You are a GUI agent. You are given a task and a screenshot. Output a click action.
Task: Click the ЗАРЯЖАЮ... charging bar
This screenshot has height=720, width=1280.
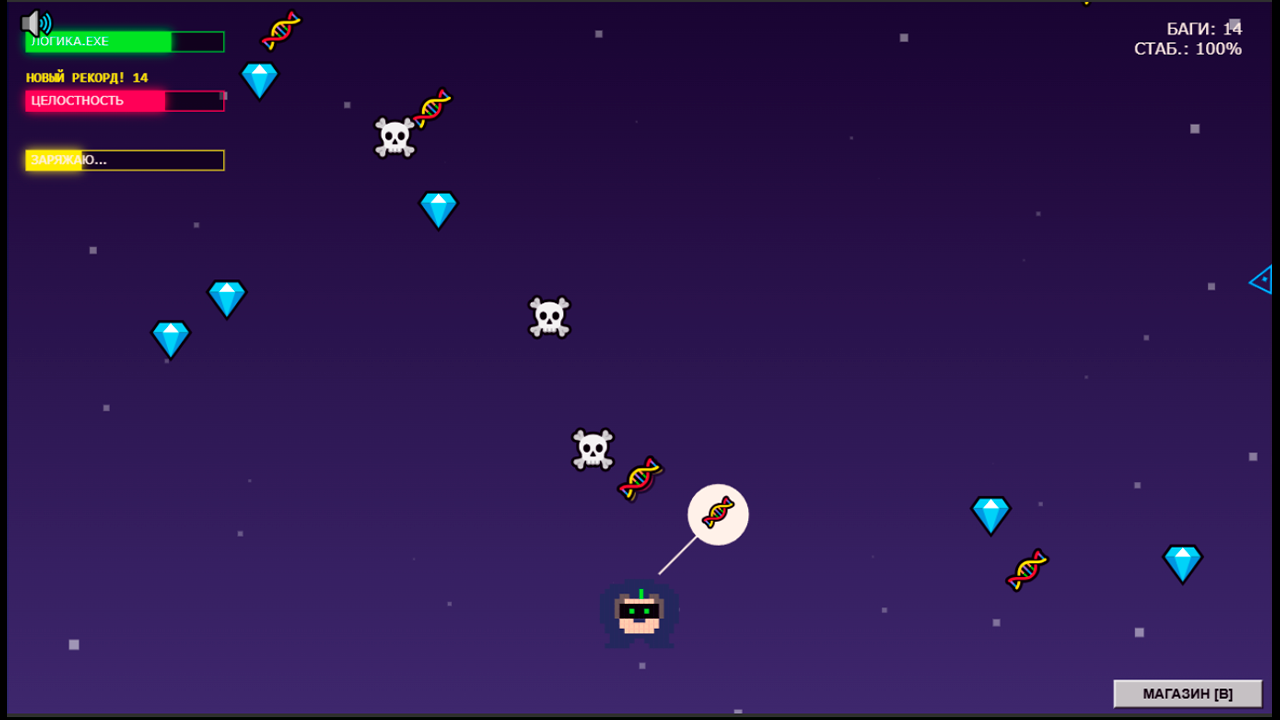(x=124, y=160)
